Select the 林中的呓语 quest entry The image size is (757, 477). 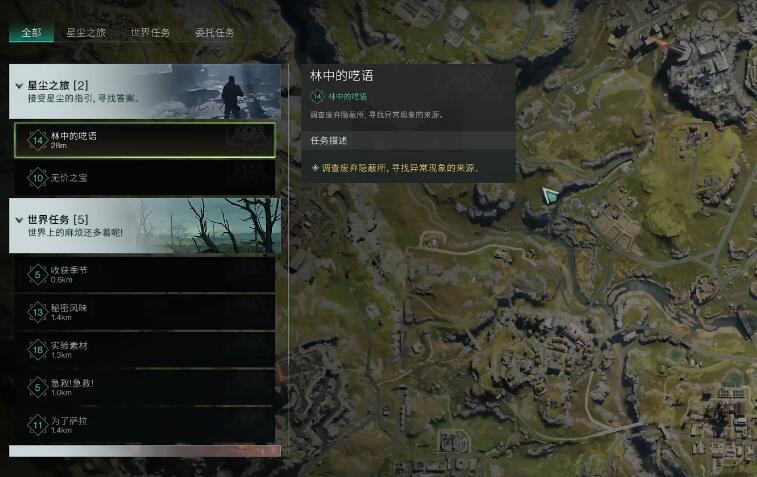point(145,140)
